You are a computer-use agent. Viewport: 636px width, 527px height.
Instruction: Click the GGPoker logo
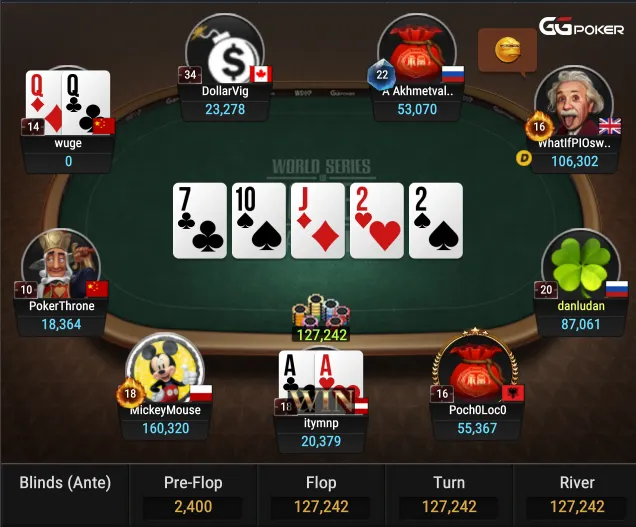pyautogui.click(x=582, y=28)
